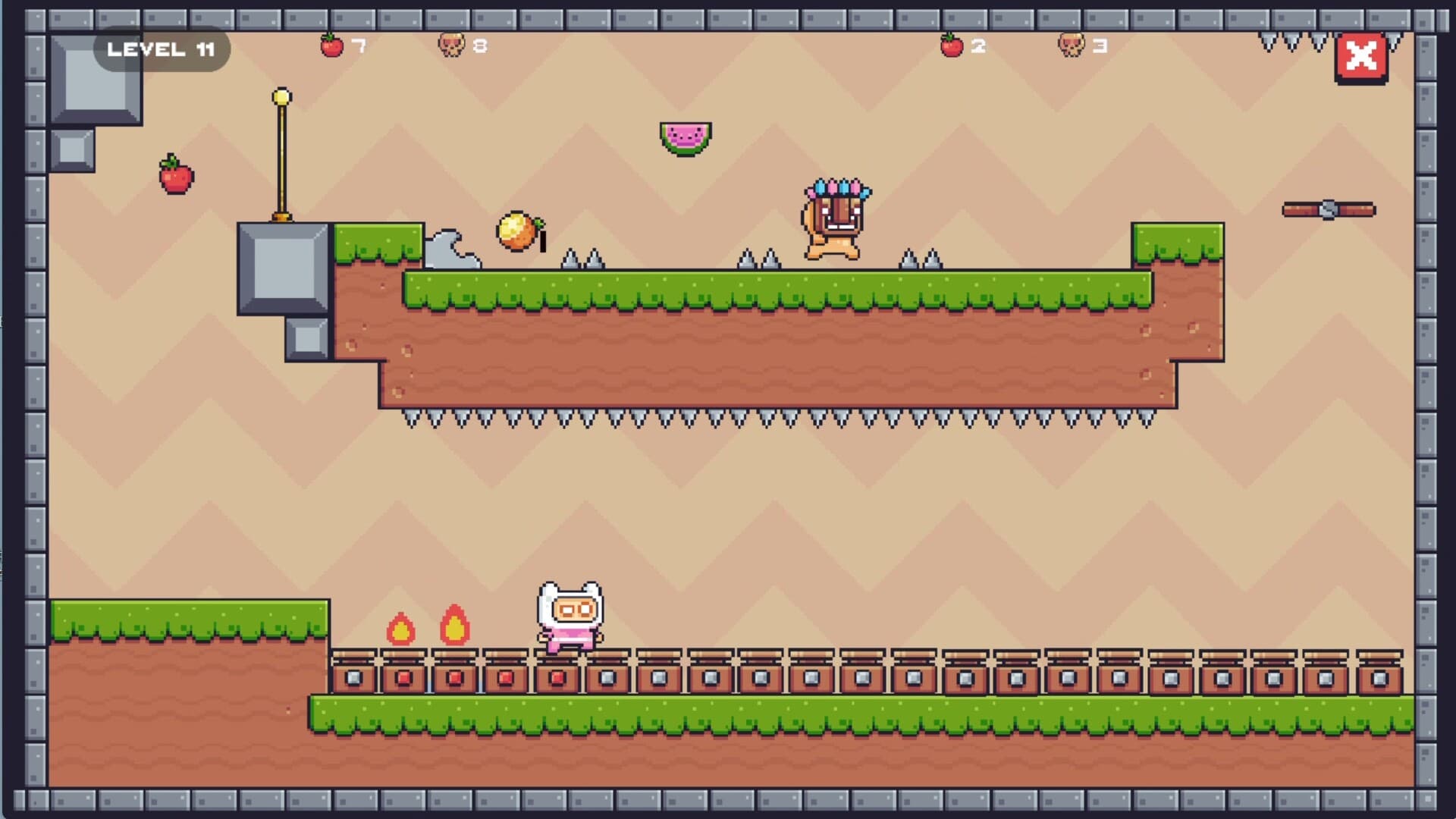Viewport: 1456px width, 819px height.
Task: Click the tiki enemy on the grass platform
Action: pyautogui.click(x=834, y=220)
